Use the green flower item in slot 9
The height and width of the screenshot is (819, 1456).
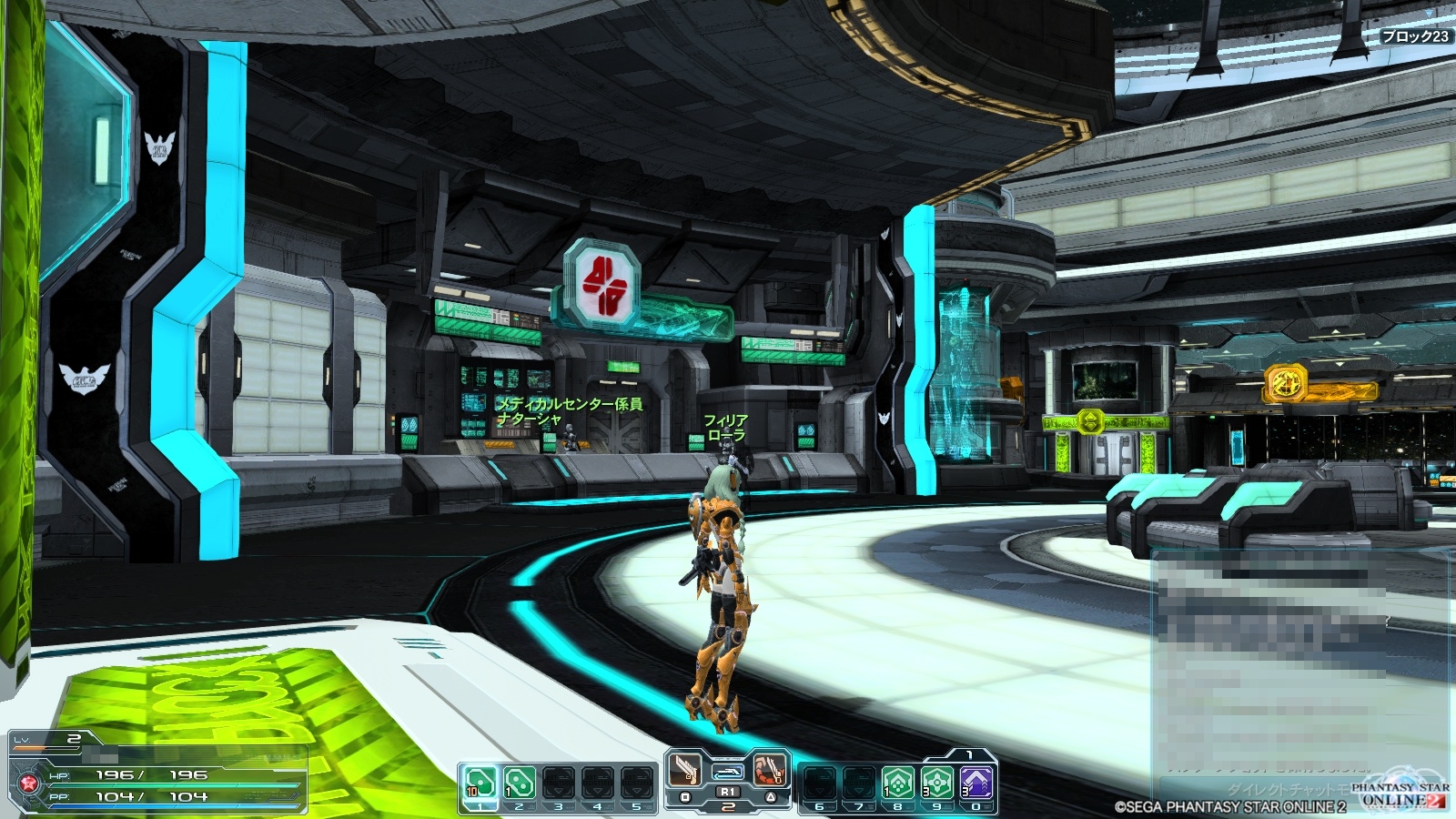[936, 782]
